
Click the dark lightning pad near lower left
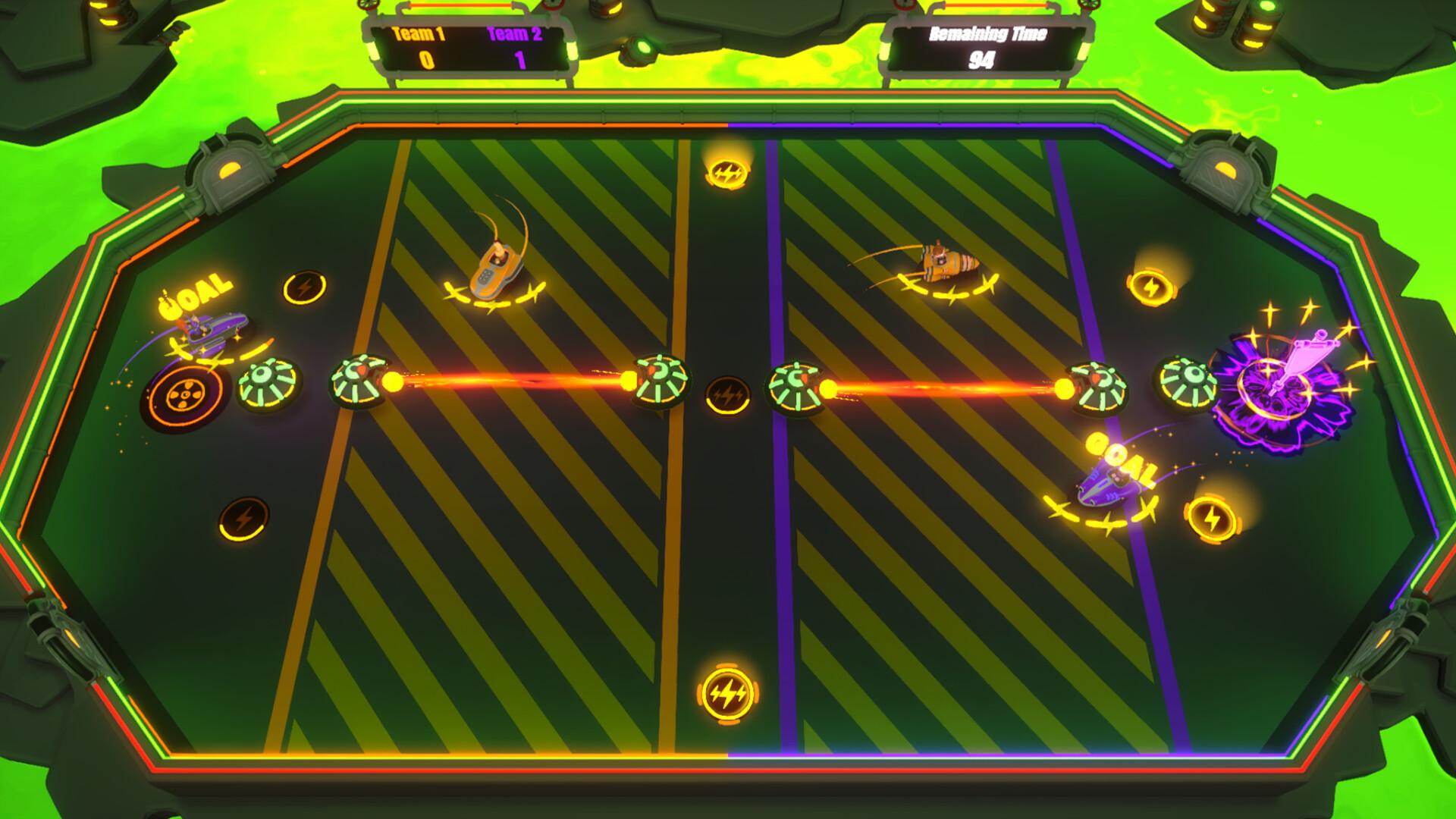(243, 519)
